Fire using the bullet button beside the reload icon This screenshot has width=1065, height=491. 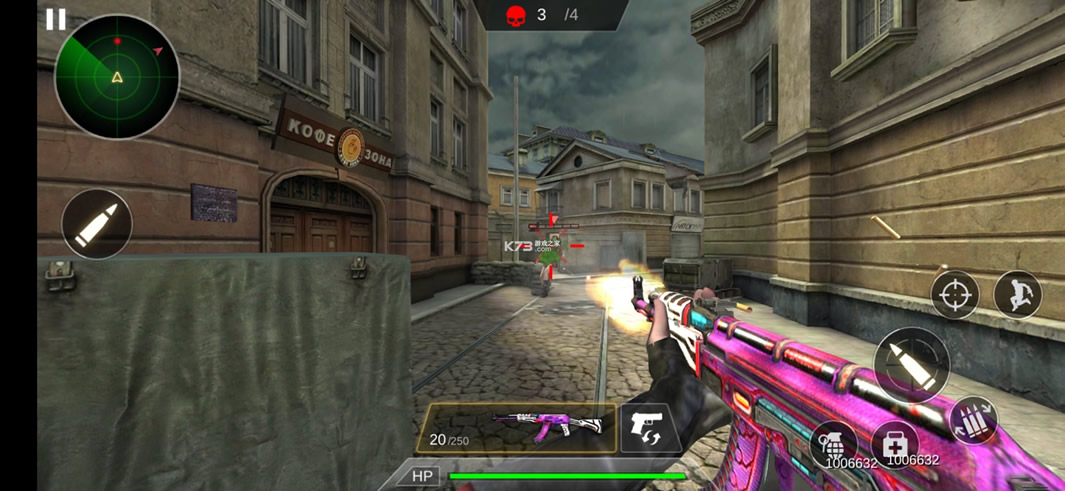click(911, 365)
